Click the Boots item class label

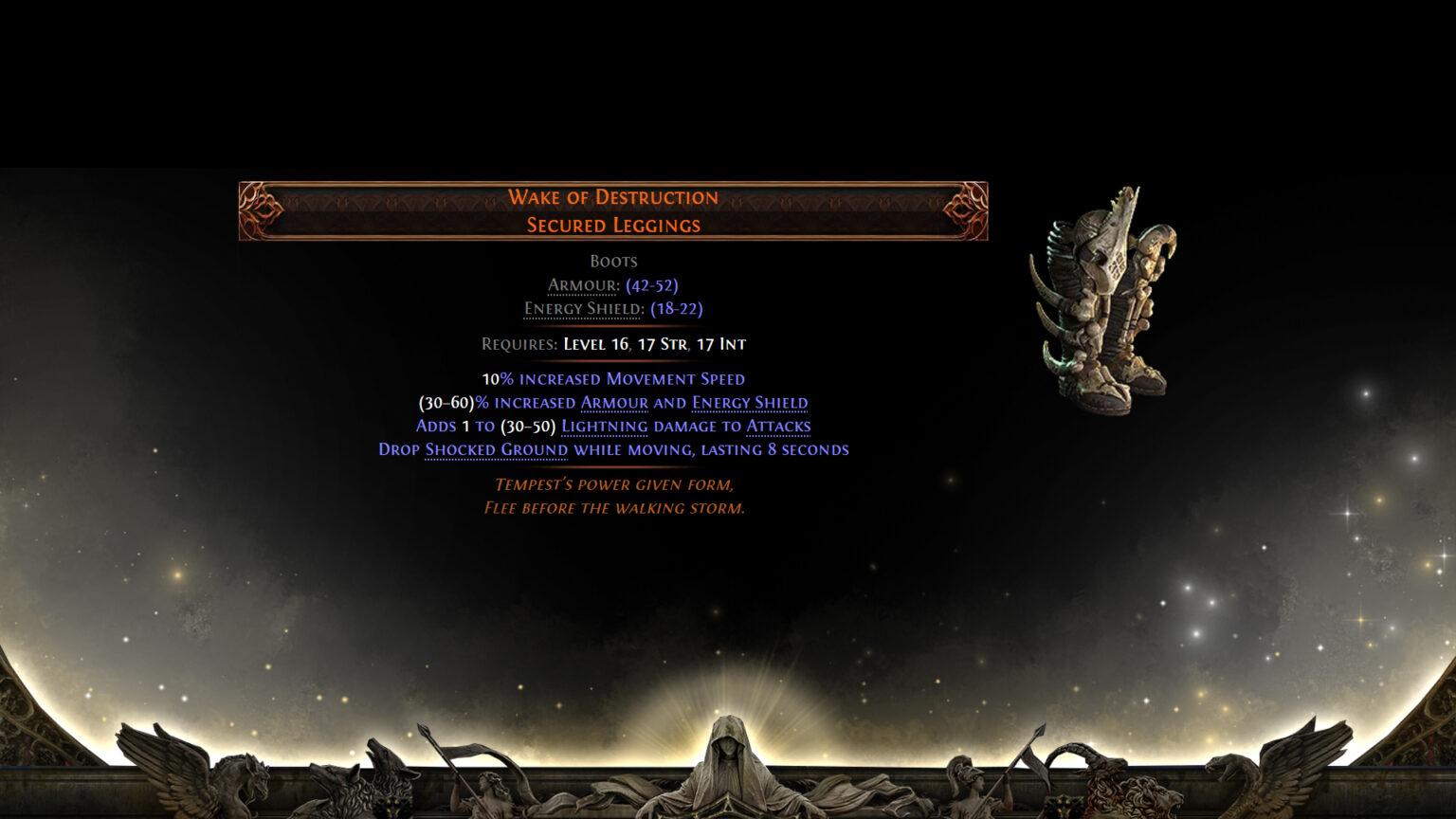click(x=614, y=260)
